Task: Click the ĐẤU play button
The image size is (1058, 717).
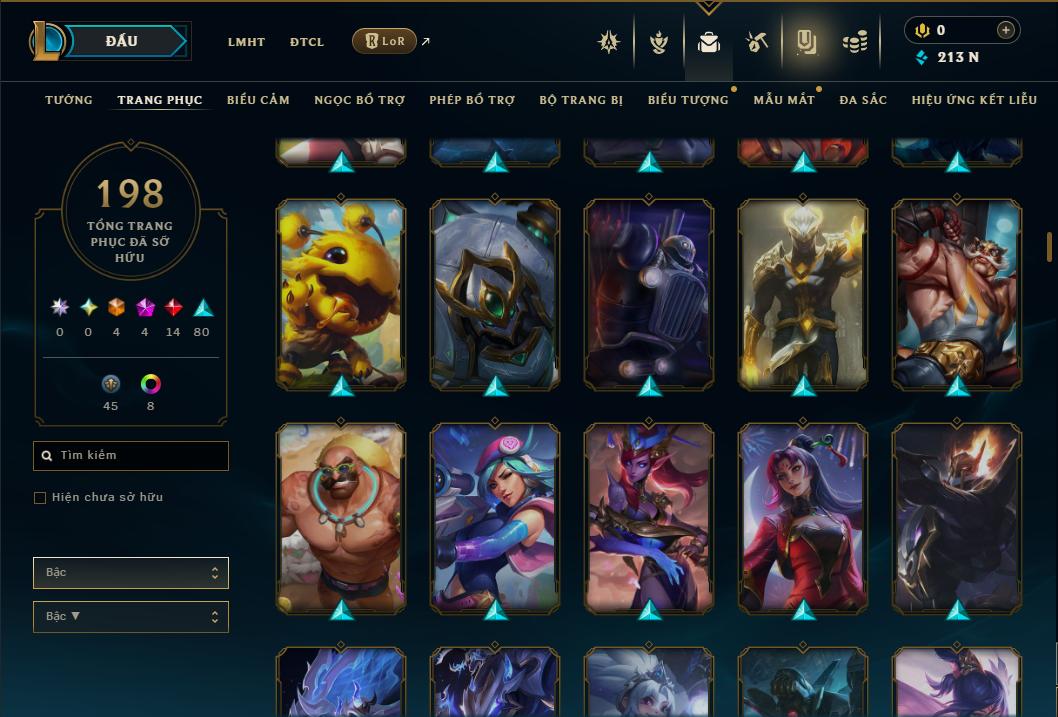Action: 122,41
